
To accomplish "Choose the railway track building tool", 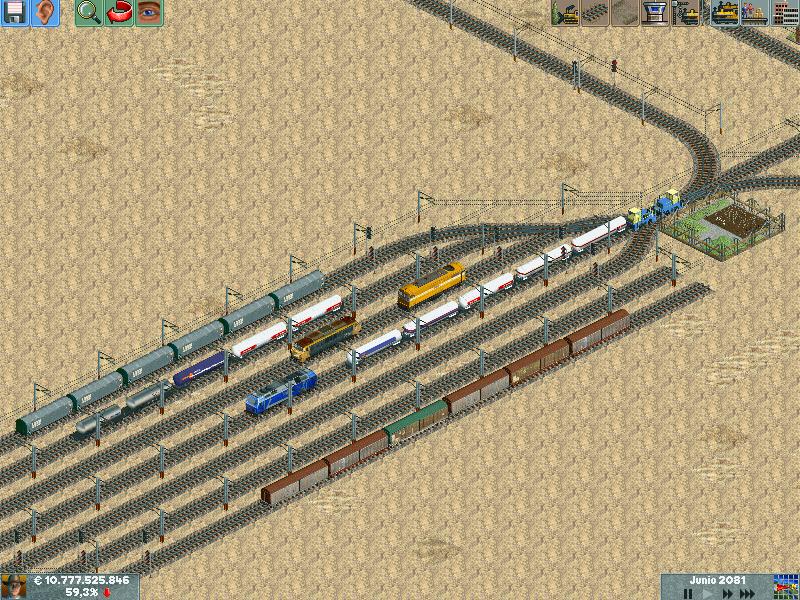I will point(597,13).
